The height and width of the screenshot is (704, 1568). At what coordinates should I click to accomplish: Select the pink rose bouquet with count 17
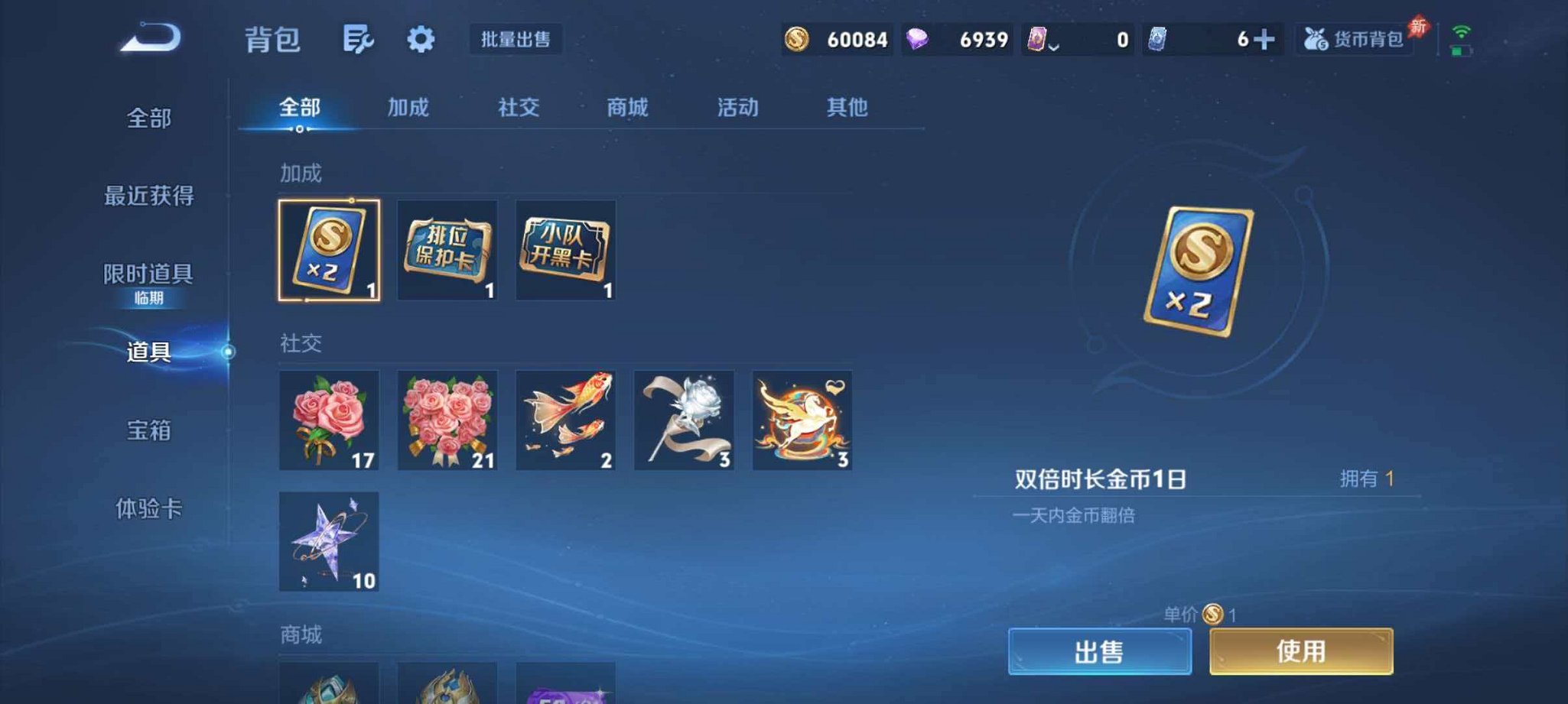330,420
